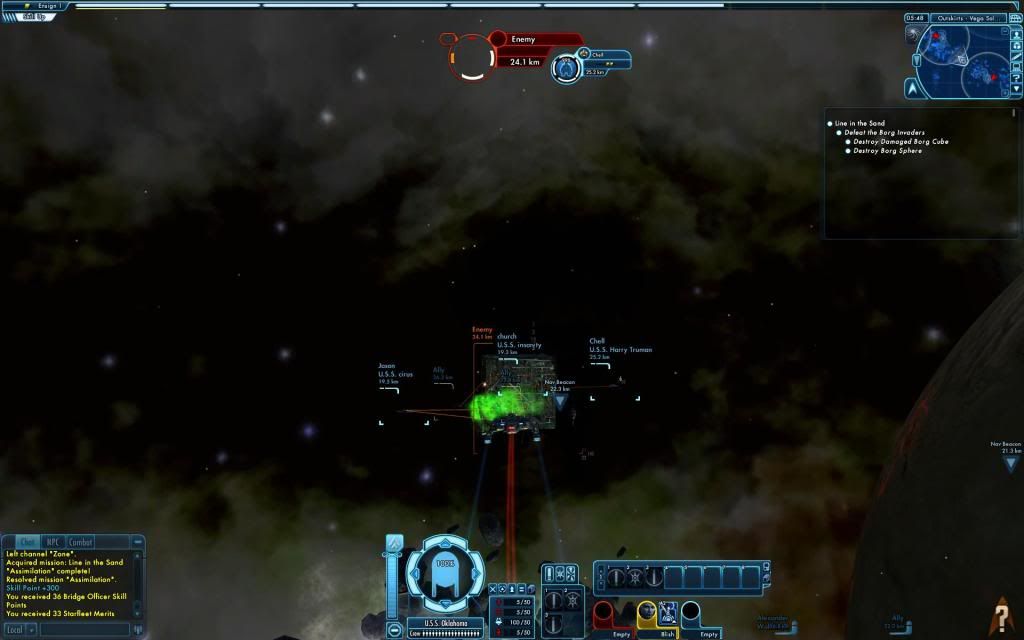Select bridge officer Blish portrait

tap(646, 613)
